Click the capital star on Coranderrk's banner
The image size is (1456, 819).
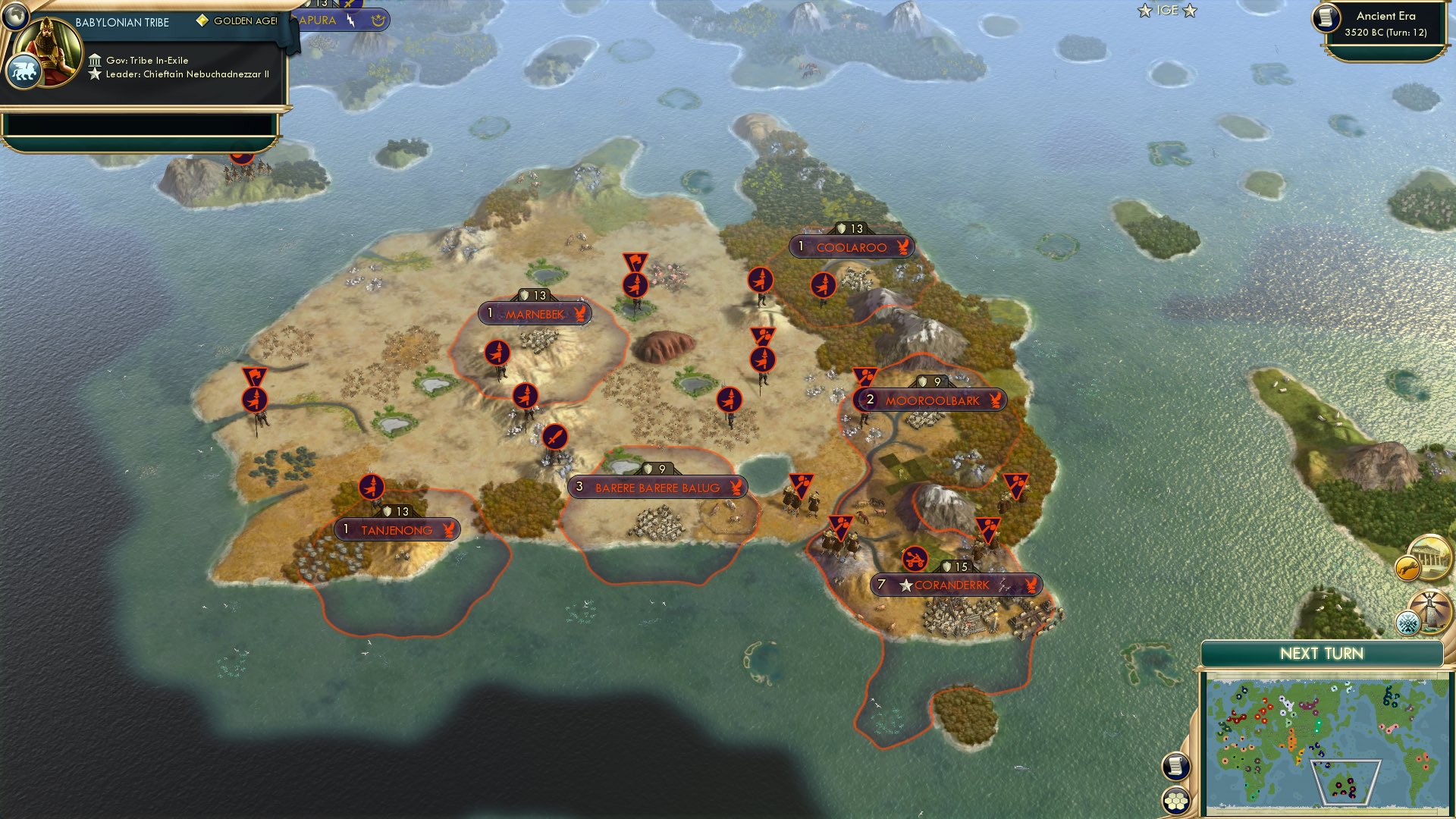pos(907,585)
